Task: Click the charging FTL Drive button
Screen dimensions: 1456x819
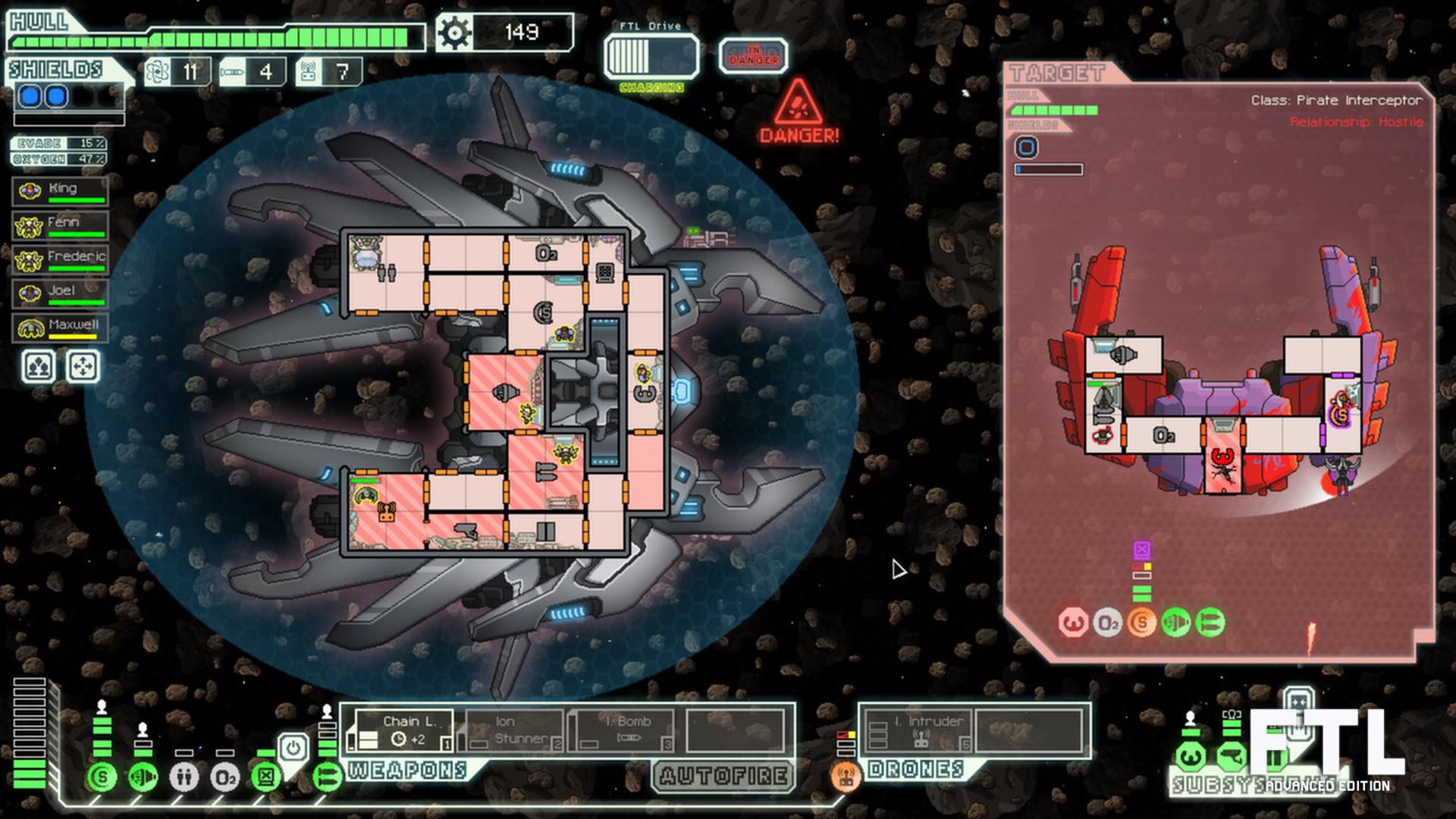Action: [651, 57]
